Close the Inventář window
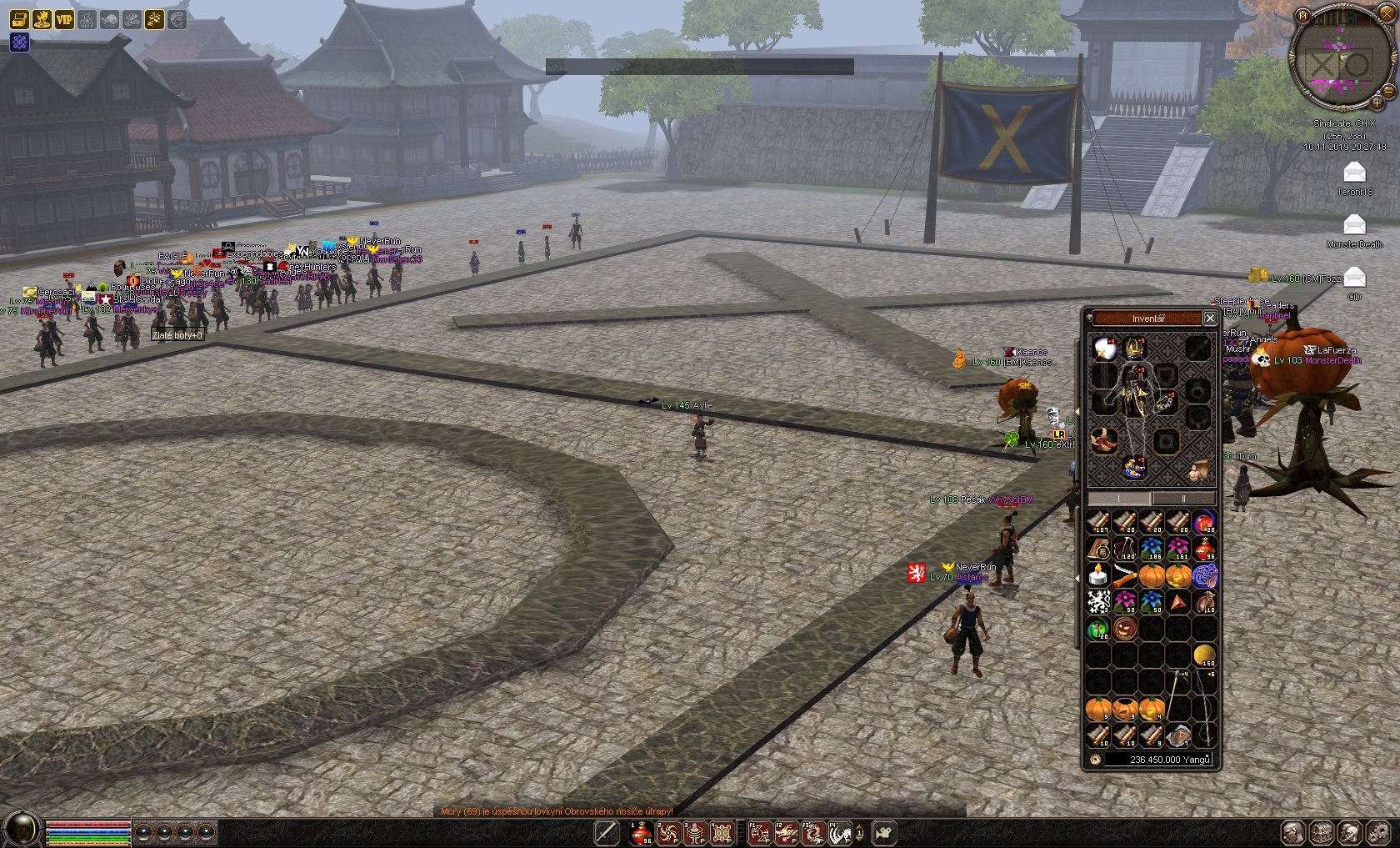Image resolution: width=1400 pixels, height=848 pixels. (x=1210, y=318)
